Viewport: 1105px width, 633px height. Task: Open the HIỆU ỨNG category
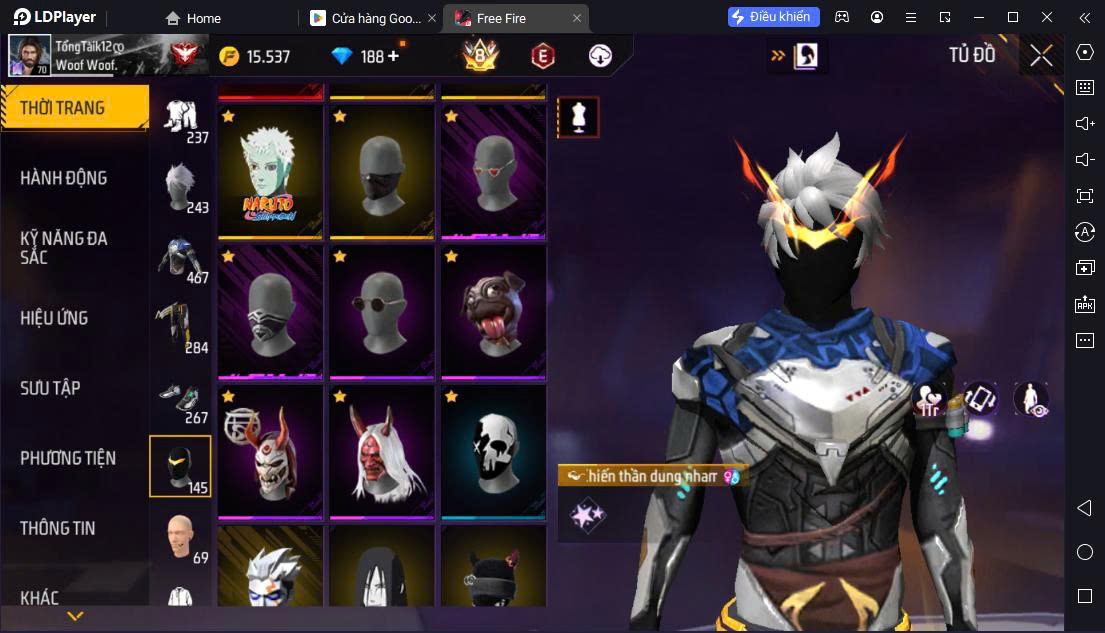coord(55,318)
